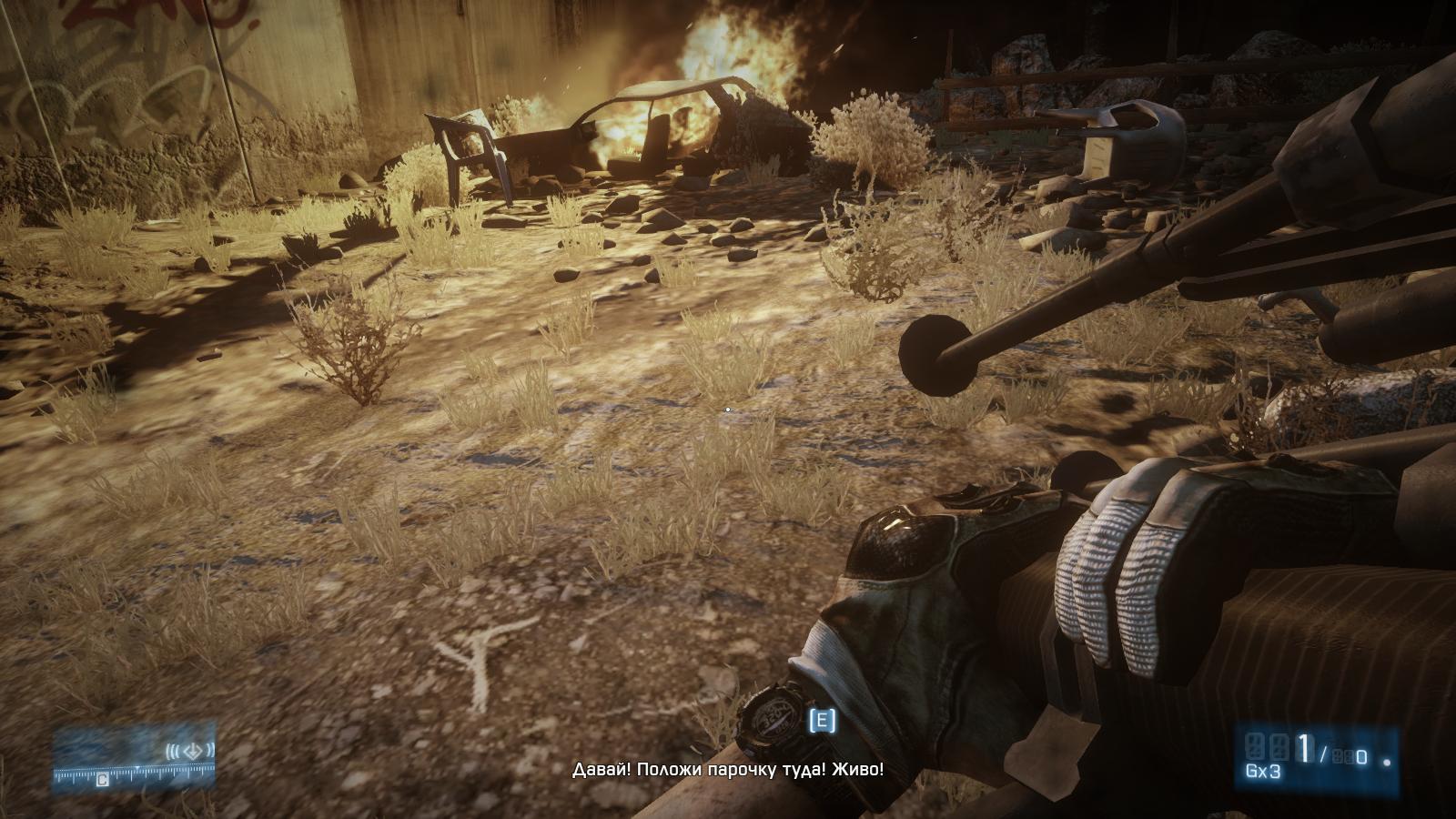The width and height of the screenshot is (1456, 819).
Task: Click the objective direction icon with sound waves
Action: click(x=190, y=751)
